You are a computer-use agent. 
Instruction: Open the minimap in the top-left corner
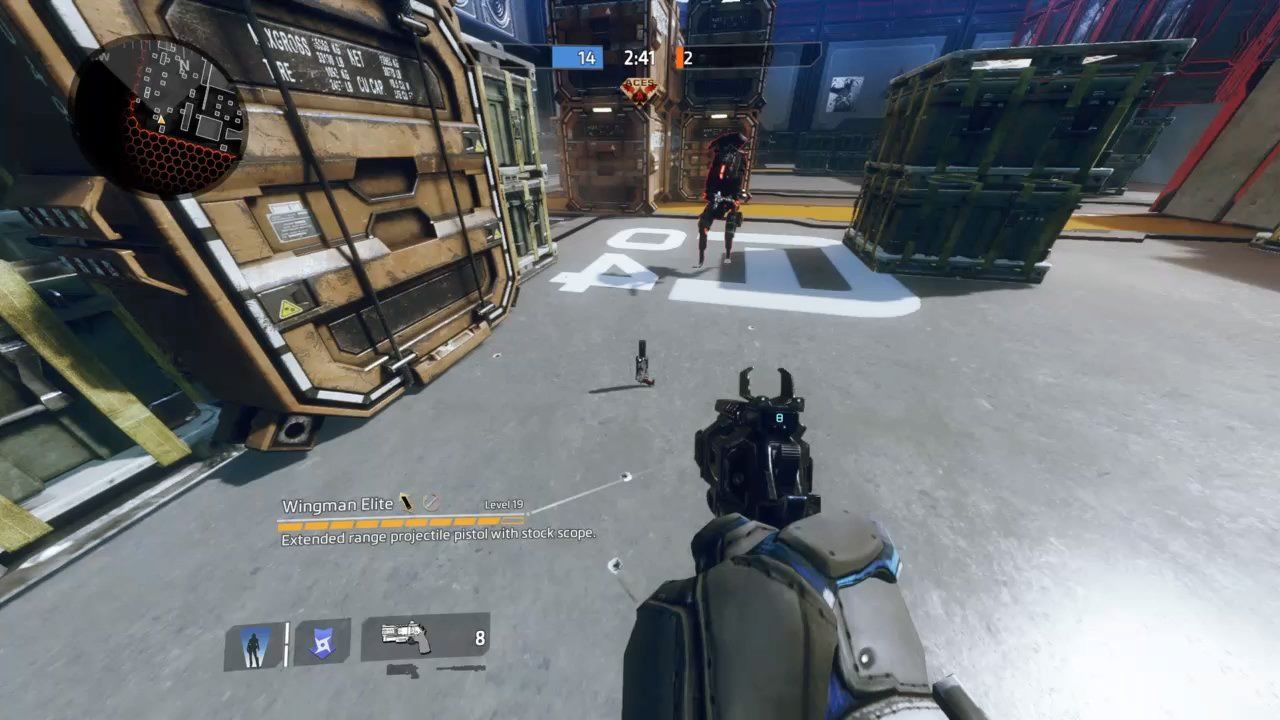point(155,110)
